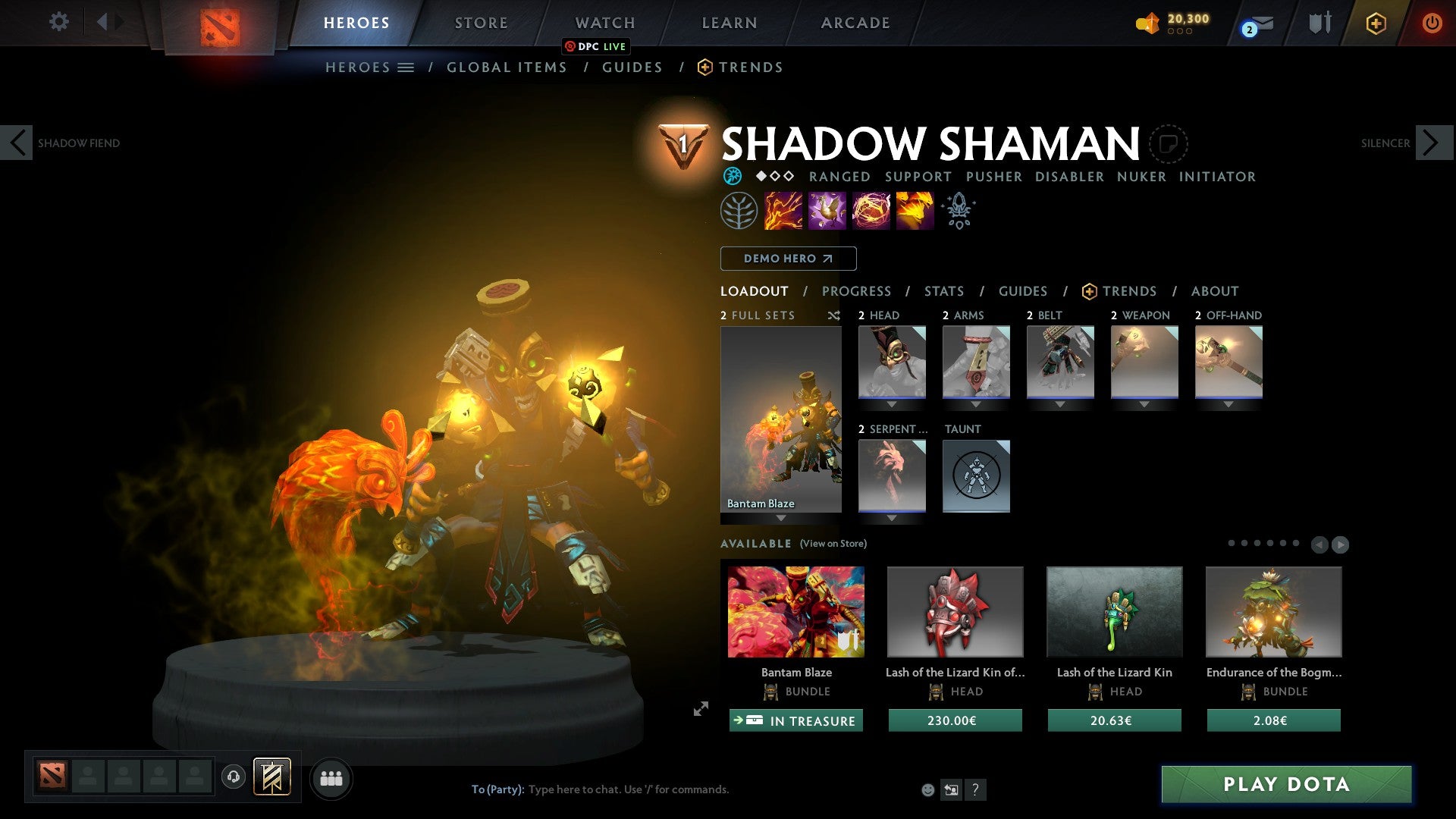Click the settings gear icon
Screen dimensions: 1456x819
pyautogui.click(x=58, y=22)
